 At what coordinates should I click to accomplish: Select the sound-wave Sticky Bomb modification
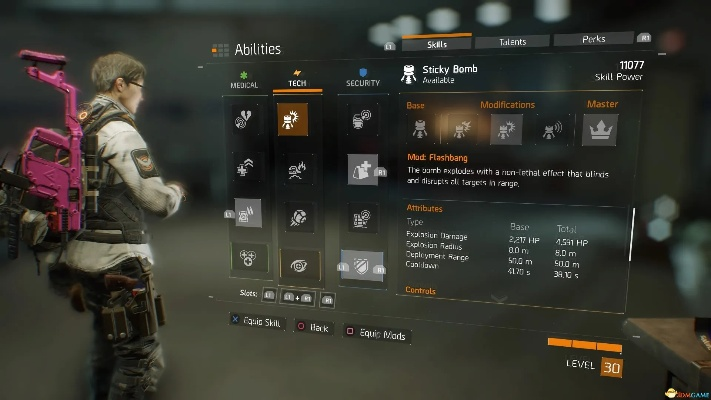547,129
